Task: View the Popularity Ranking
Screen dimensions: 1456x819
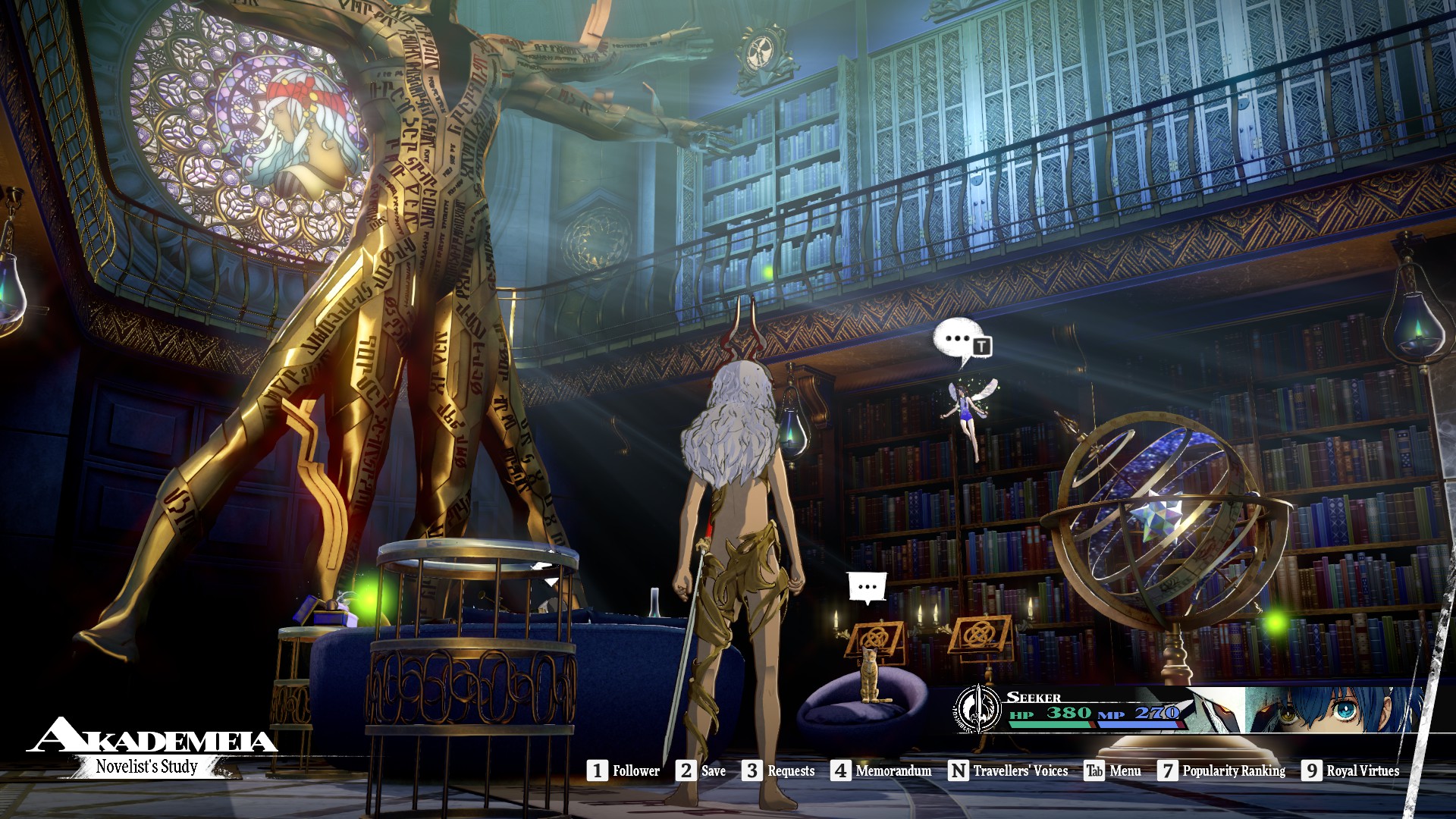Action: point(1222,770)
